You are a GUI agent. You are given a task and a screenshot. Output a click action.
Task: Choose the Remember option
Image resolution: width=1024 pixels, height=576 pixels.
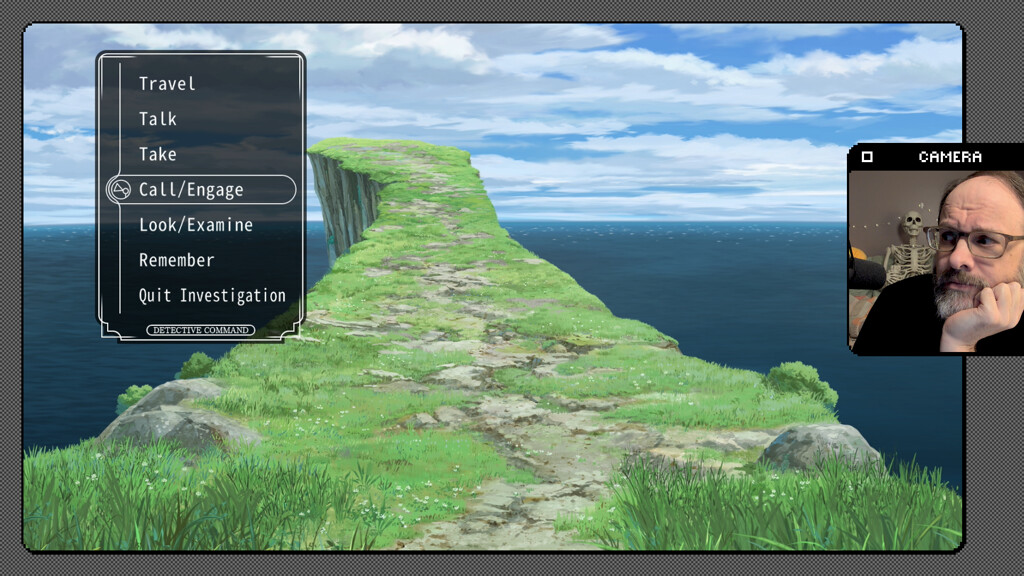pos(176,260)
